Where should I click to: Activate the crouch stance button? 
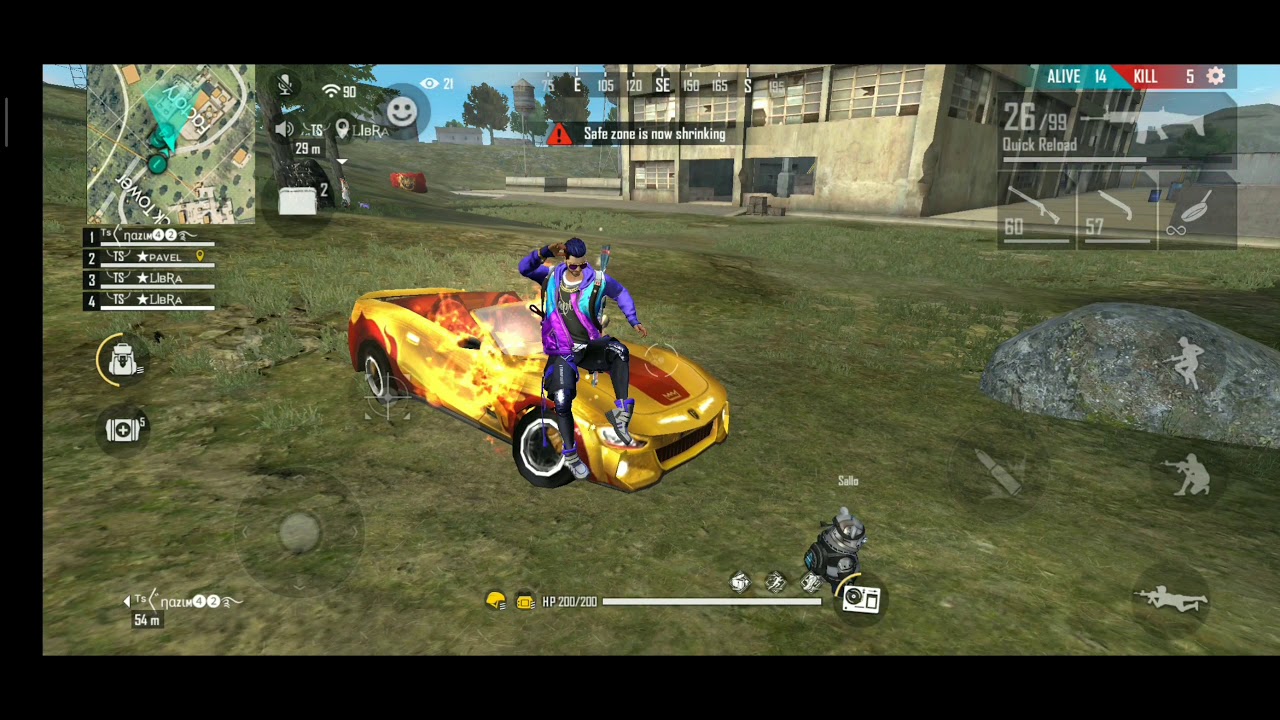pos(1189,474)
